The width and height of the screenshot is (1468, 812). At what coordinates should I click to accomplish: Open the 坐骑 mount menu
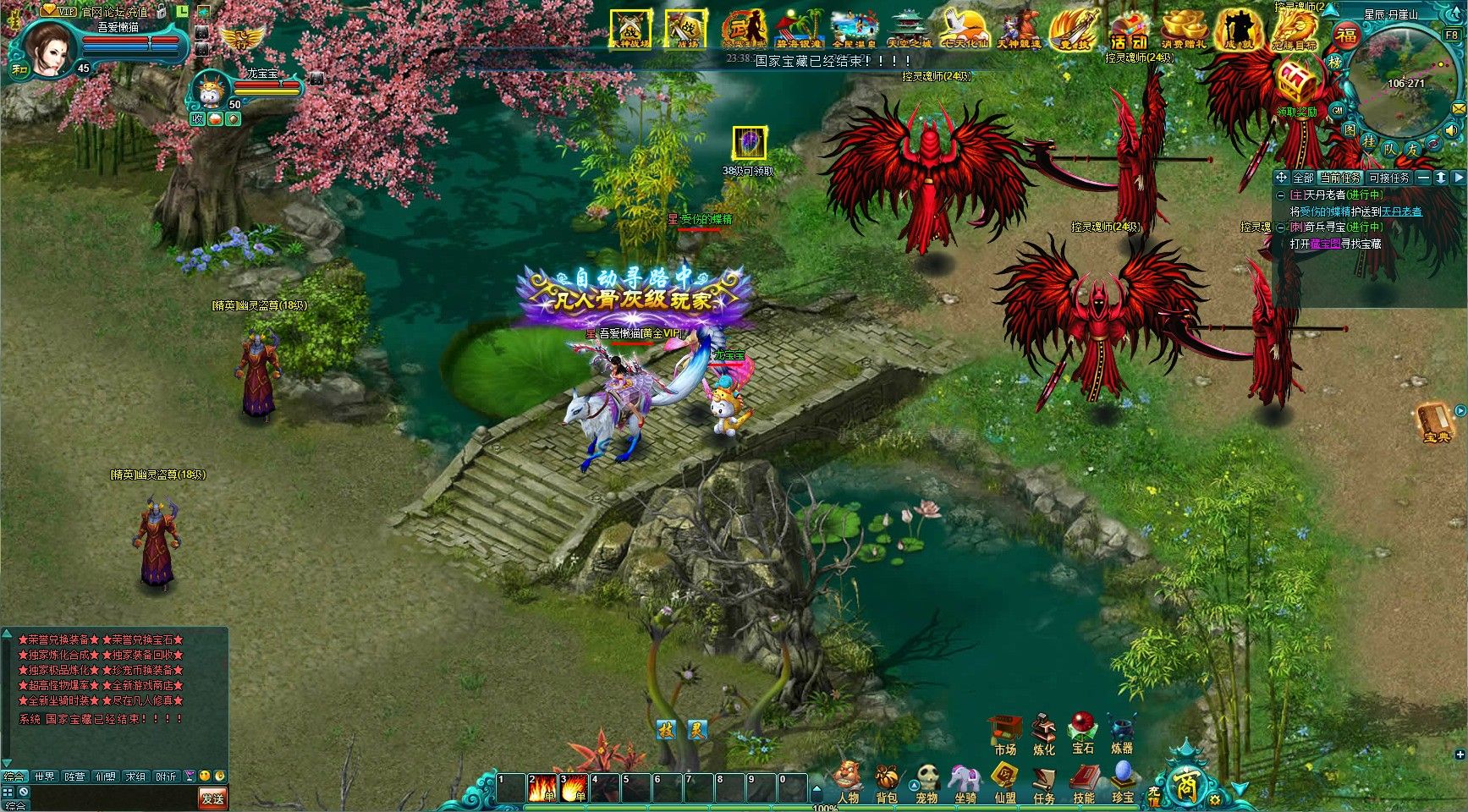click(x=965, y=782)
